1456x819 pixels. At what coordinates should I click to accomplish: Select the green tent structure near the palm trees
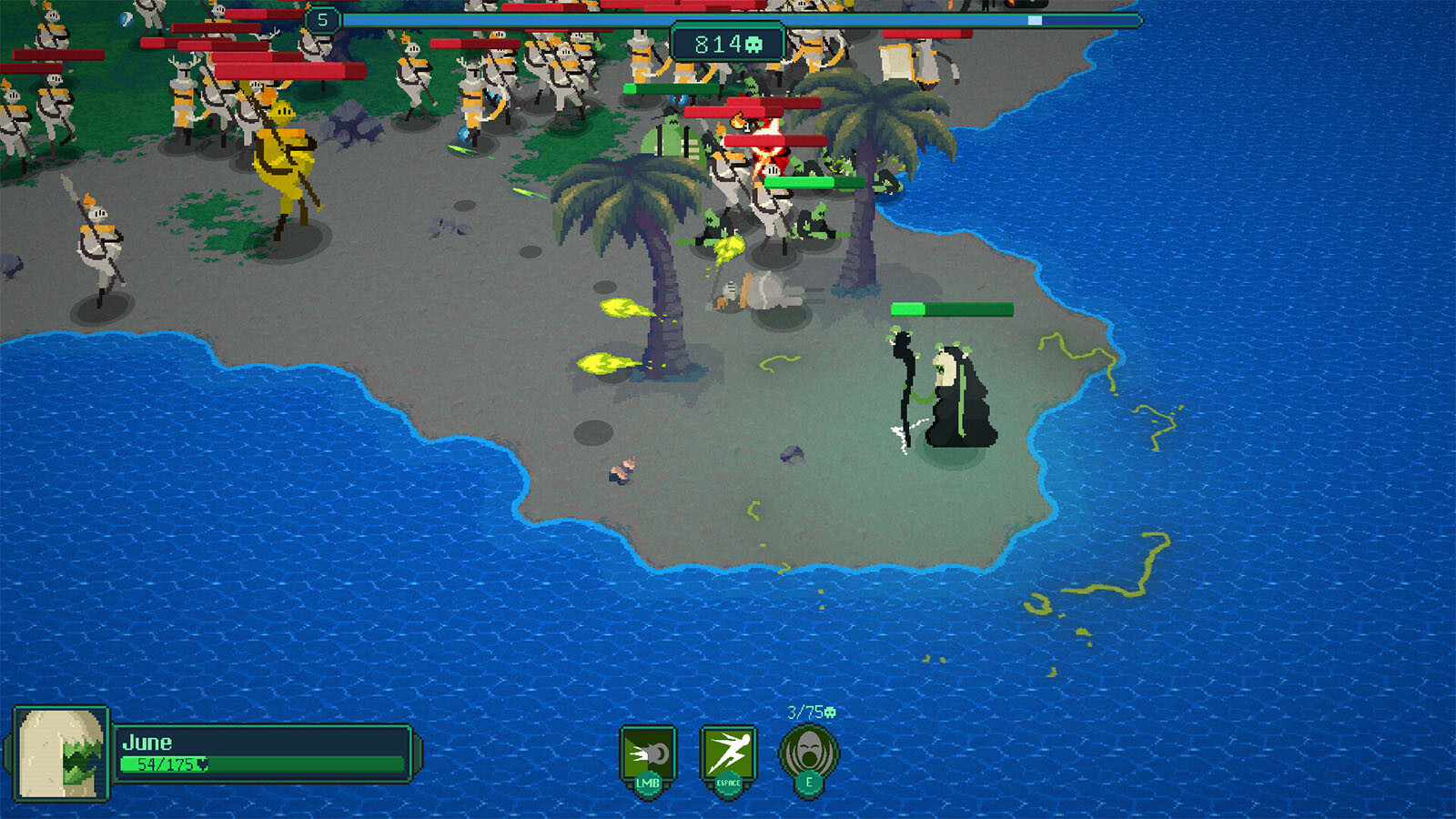click(670, 138)
